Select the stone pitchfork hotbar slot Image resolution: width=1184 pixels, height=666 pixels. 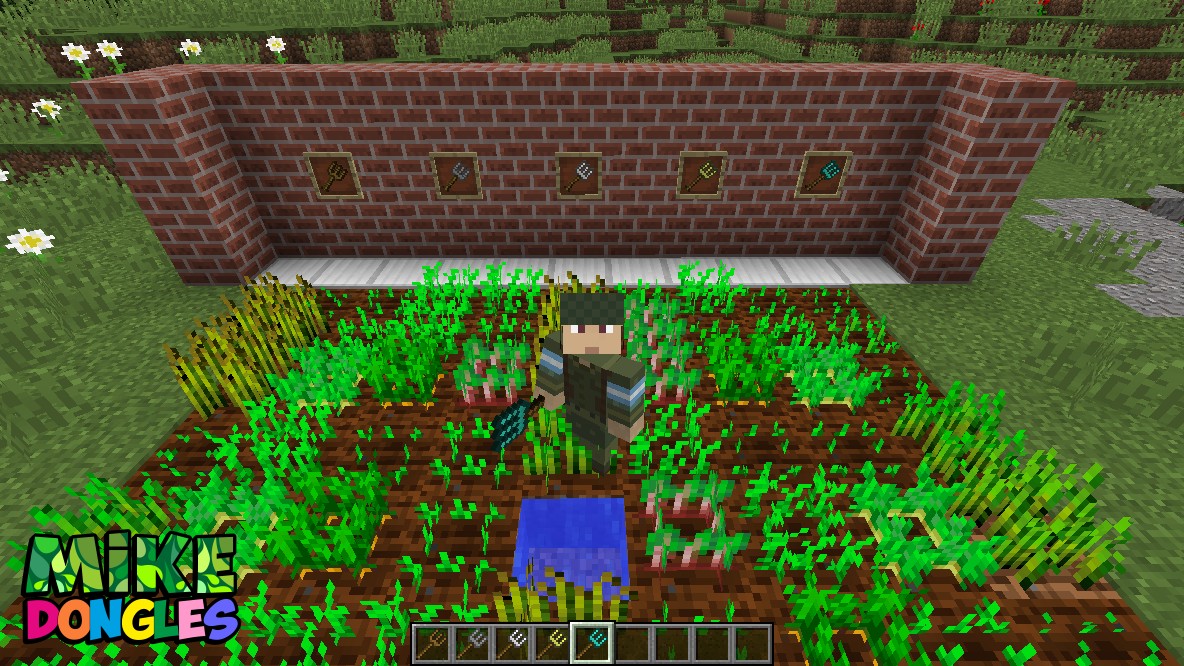(472, 642)
